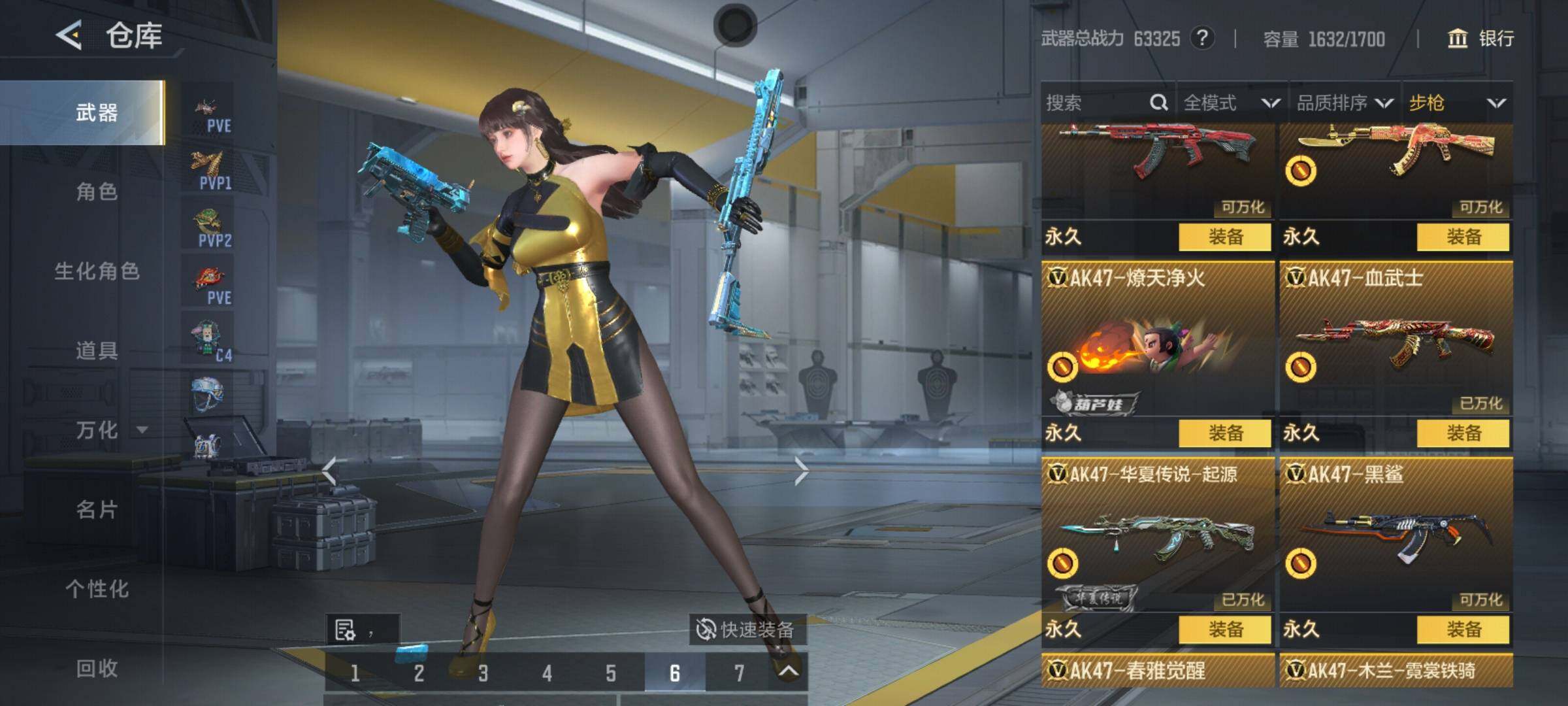Open the 名片 name card tab
The height and width of the screenshot is (706, 1568).
(97, 509)
